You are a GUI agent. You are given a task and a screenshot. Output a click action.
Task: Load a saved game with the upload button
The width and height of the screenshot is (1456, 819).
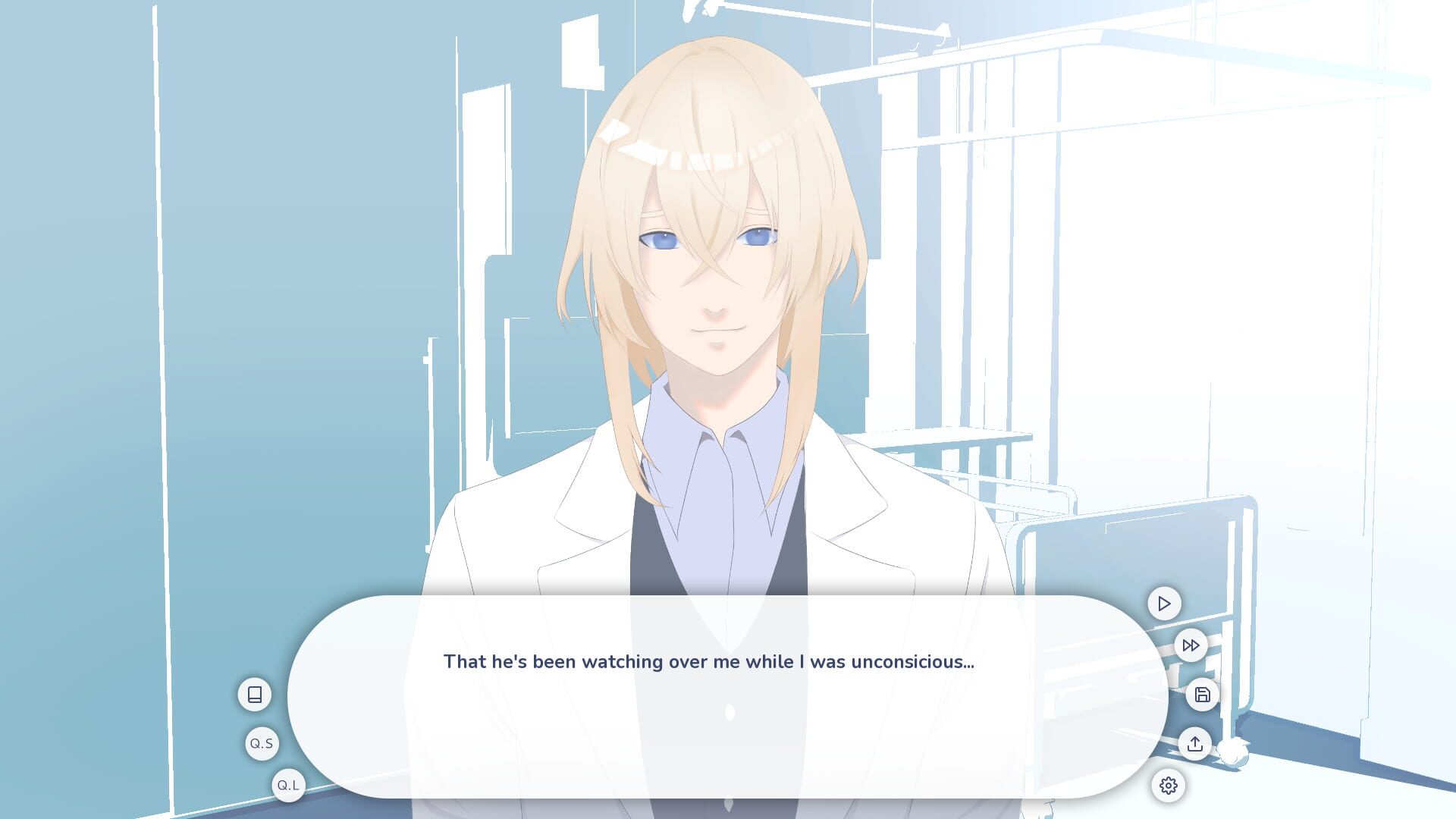click(x=1196, y=744)
